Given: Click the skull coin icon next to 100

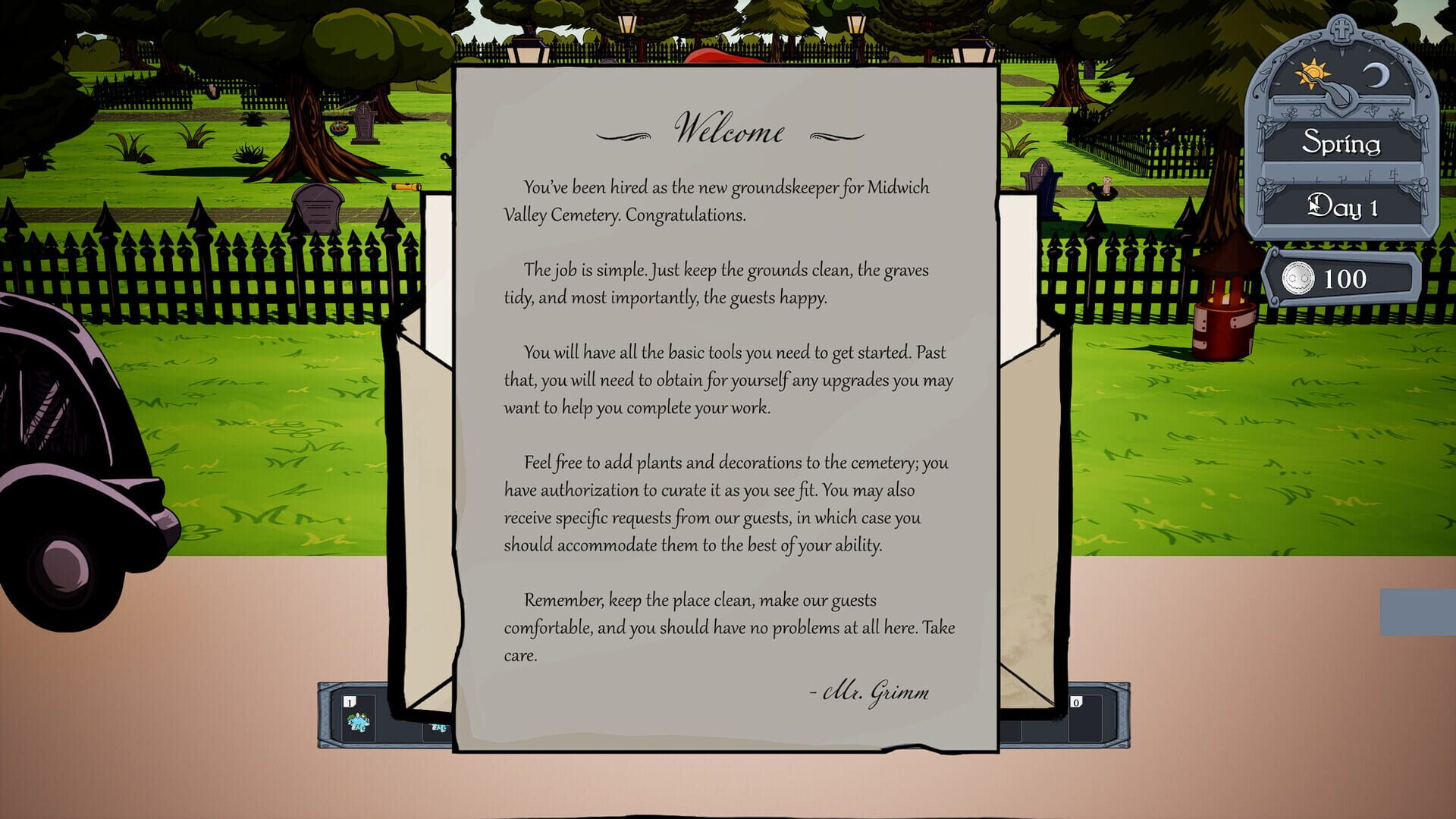Looking at the screenshot, I should click(x=1300, y=278).
